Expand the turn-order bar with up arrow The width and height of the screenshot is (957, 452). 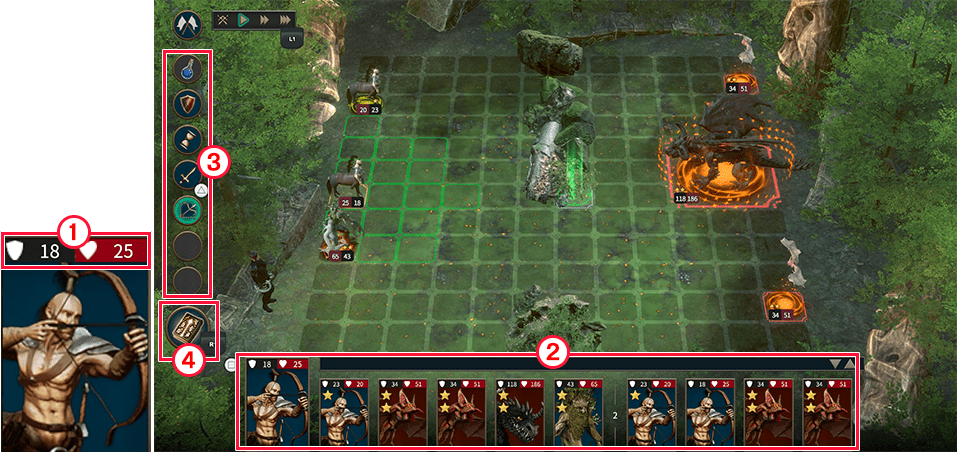(850, 364)
